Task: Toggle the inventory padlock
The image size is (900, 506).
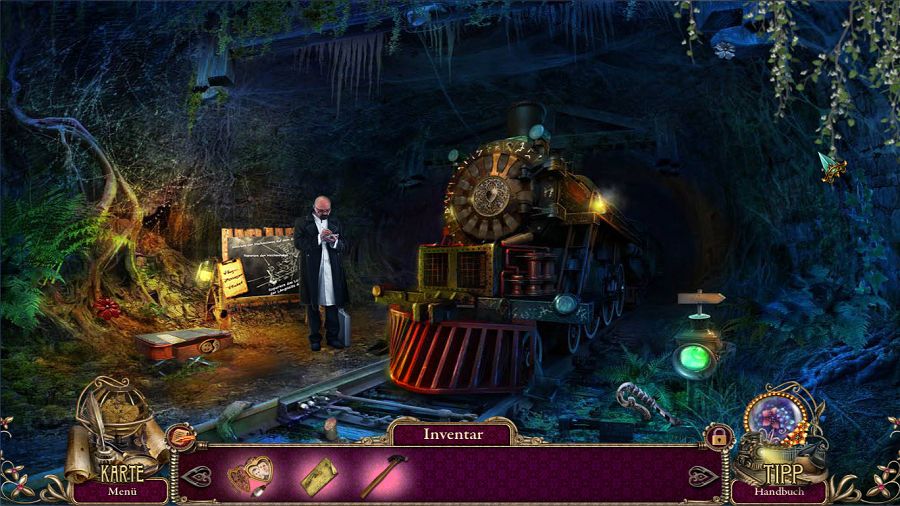Action: 717,436
